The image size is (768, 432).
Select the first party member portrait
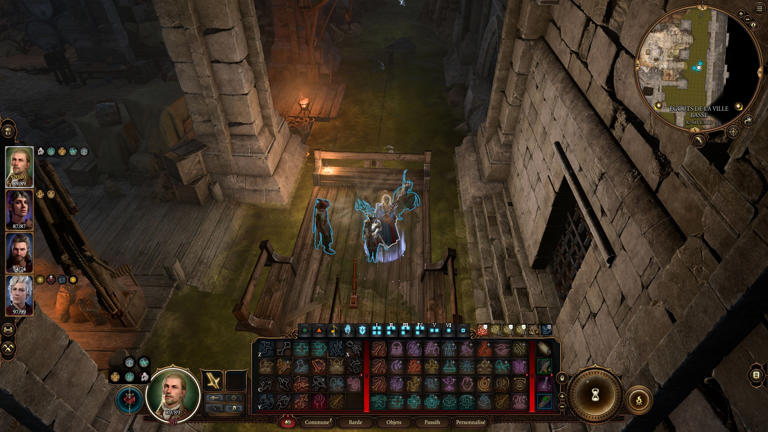coord(19,167)
